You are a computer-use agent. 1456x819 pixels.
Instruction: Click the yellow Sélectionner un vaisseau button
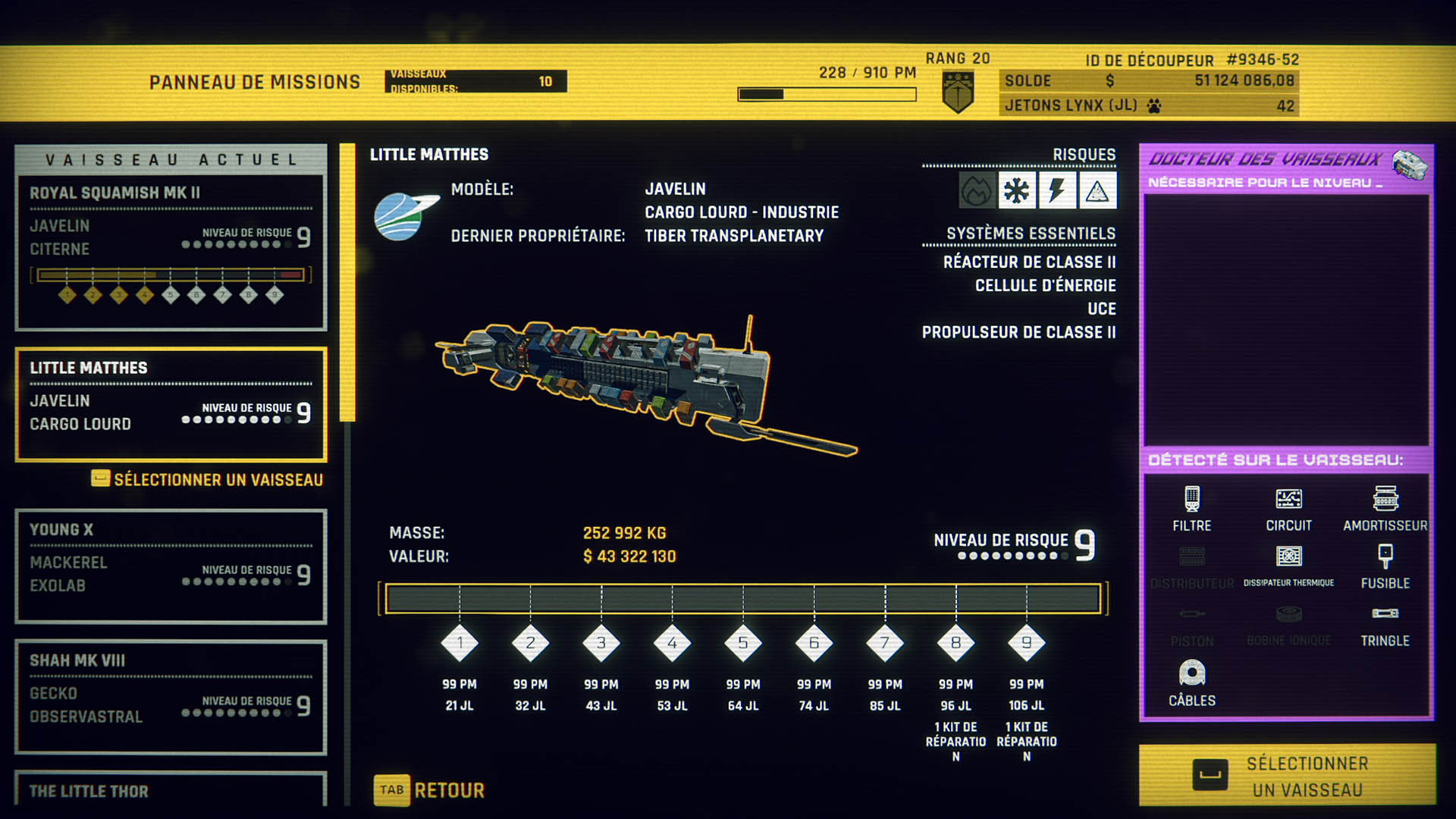coord(1287,775)
